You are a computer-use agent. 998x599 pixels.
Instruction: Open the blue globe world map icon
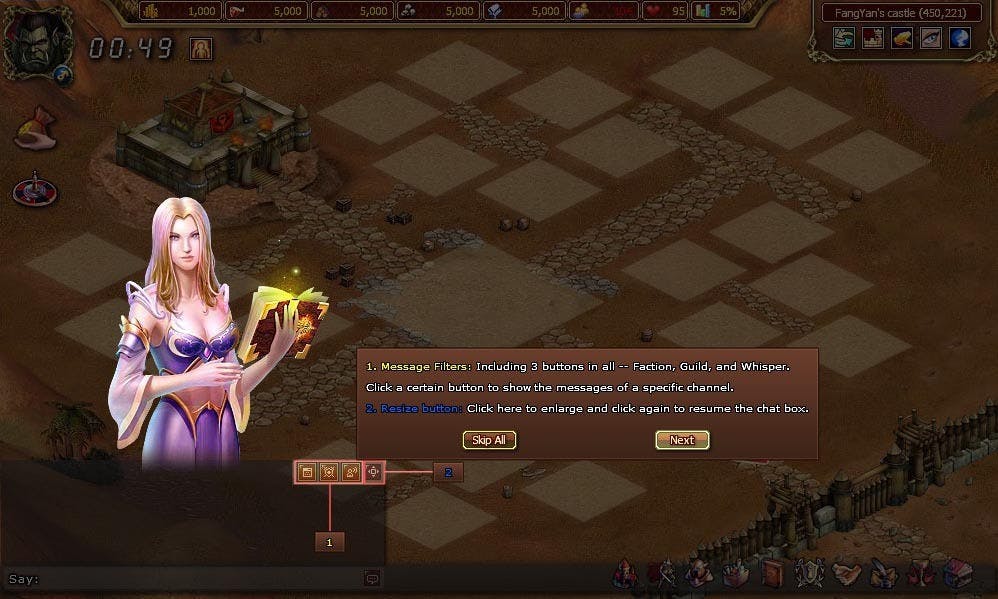pos(960,38)
